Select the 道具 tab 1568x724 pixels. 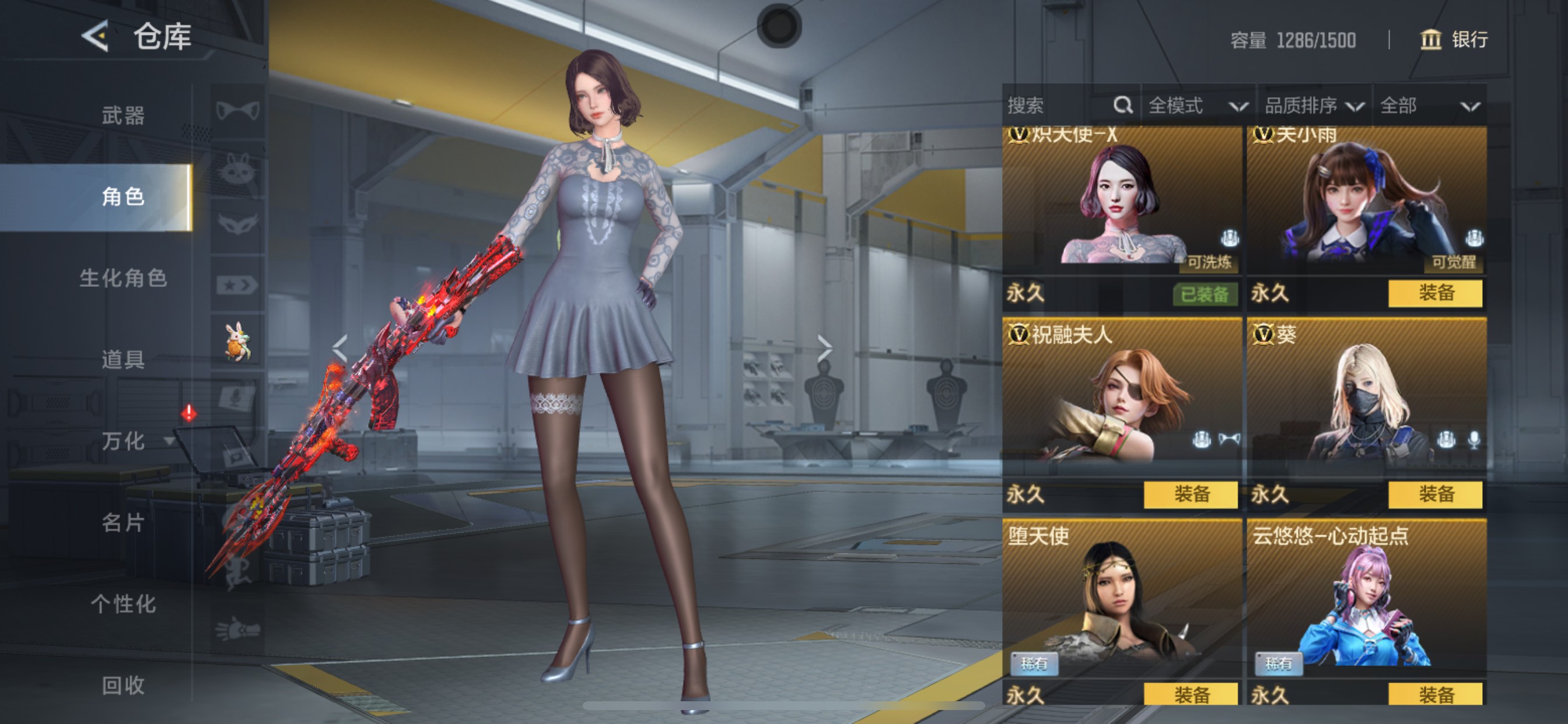[123, 360]
